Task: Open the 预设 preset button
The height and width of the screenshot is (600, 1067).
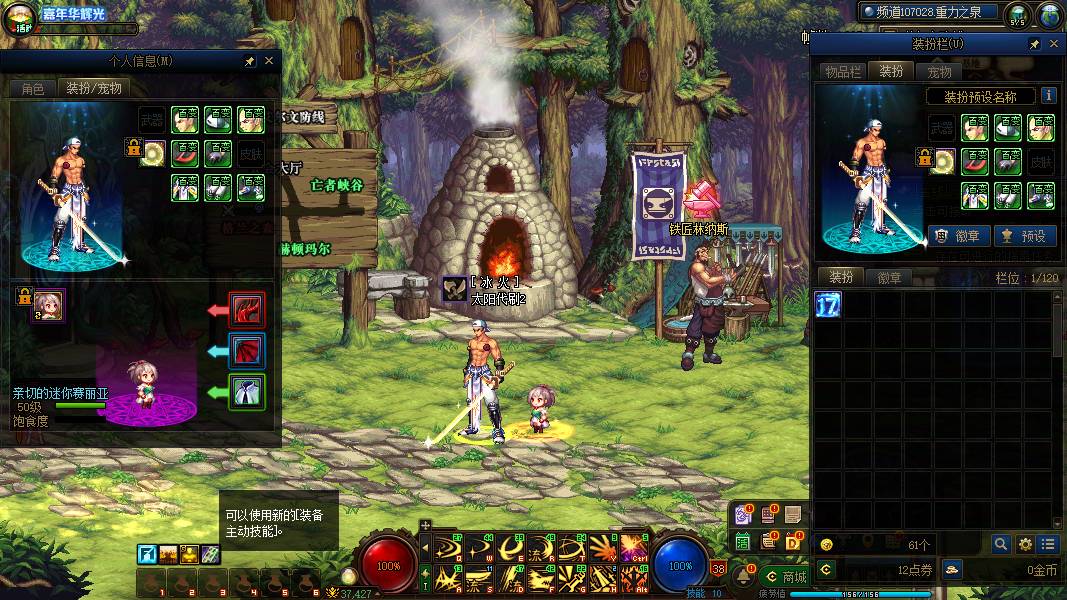Action: [x=1022, y=236]
